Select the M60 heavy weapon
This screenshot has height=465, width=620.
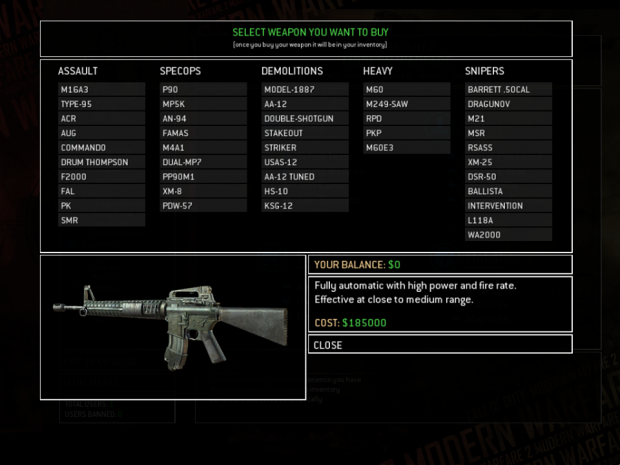pos(407,89)
